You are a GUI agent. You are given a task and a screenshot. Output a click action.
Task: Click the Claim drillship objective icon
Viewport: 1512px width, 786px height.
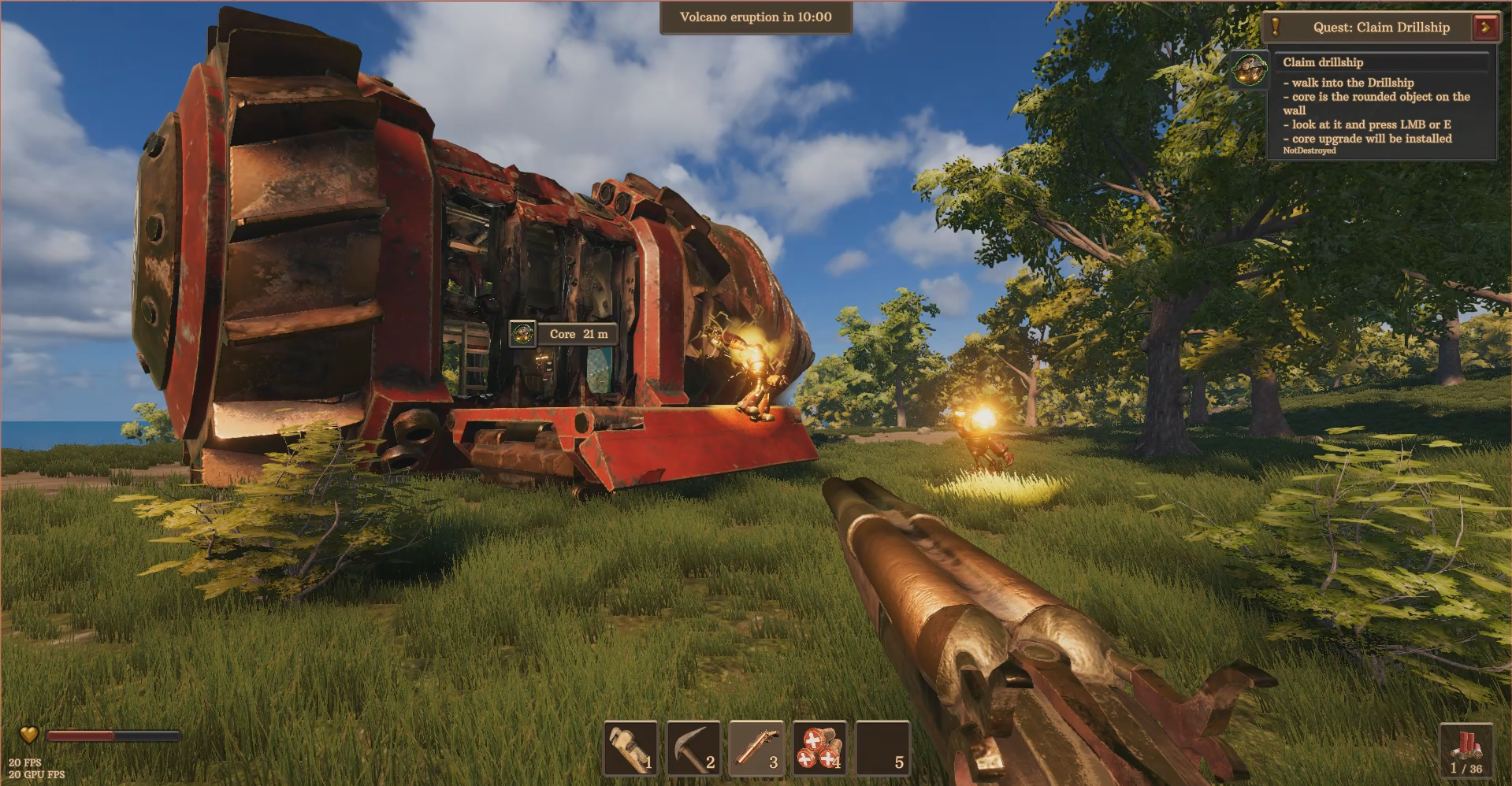coord(1249,70)
